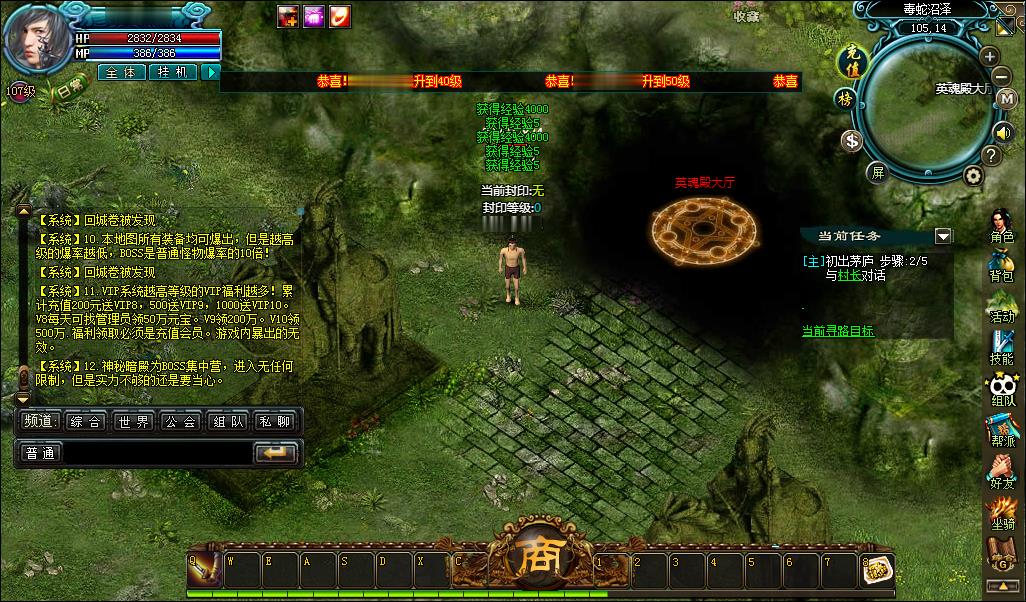The height and width of the screenshot is (602, 1026).
Task: Open the 背包 backpack inventory
Action: pyautogui.click(x=1001, y=264)
